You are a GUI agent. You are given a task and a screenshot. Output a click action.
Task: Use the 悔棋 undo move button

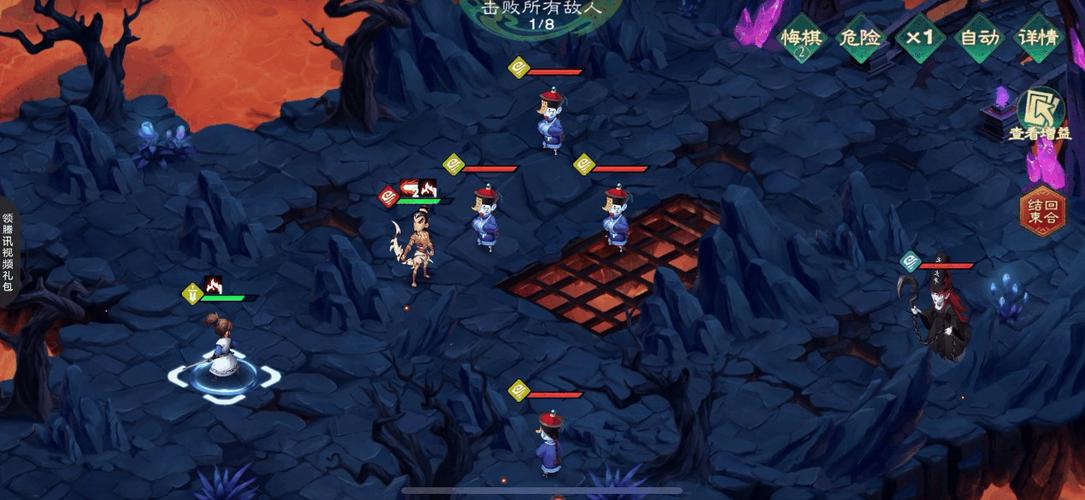pyautogui.click(x=800, y=39)
